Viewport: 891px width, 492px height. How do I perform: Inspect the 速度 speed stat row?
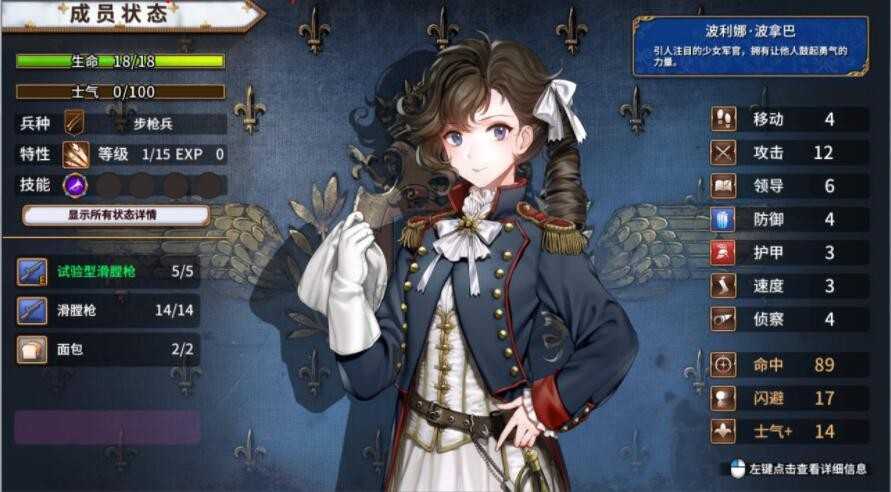coord(788,285)
